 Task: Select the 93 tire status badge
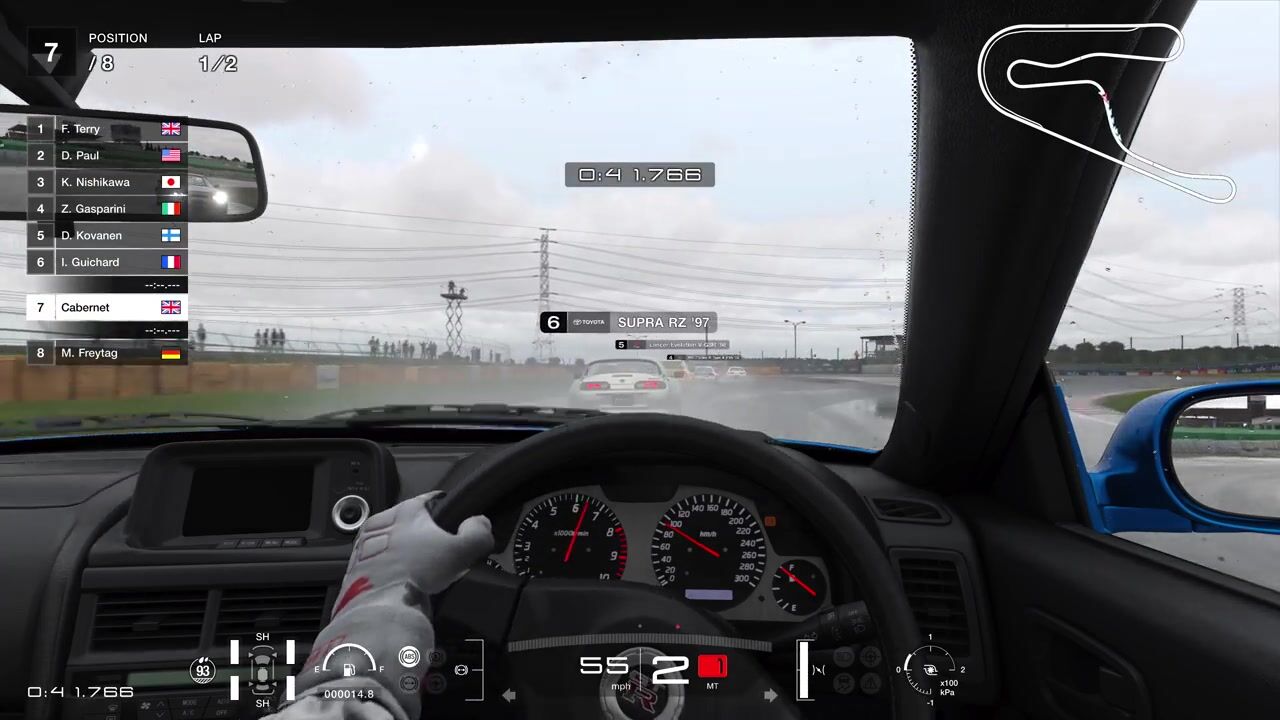[x=204, y=670]
